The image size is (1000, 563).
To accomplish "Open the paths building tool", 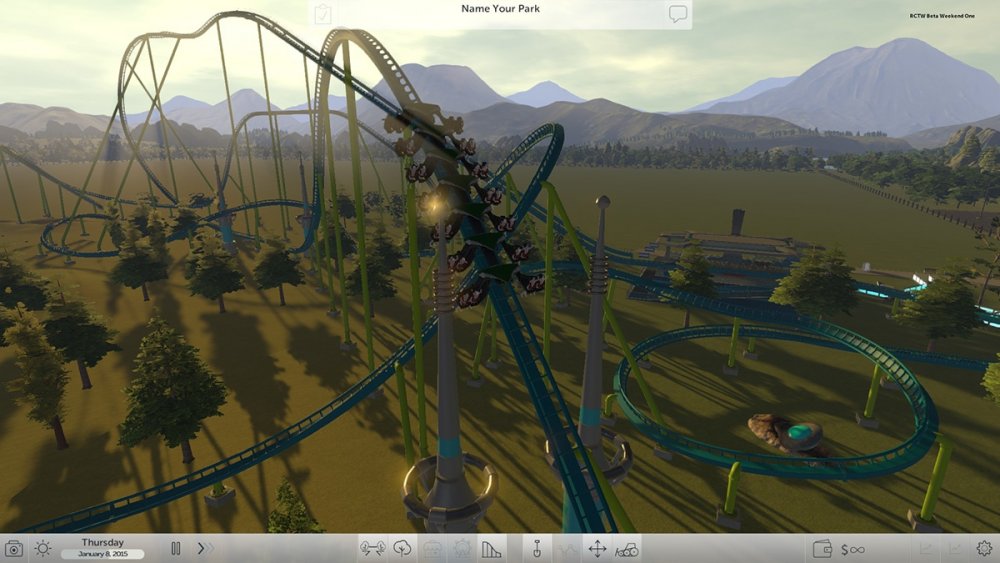I will pos(373,548).
